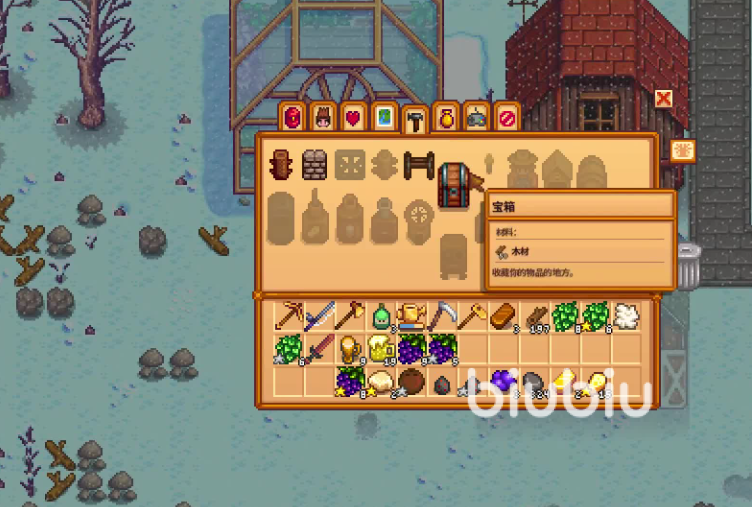Select the wood stack of 197

point(535,317)
